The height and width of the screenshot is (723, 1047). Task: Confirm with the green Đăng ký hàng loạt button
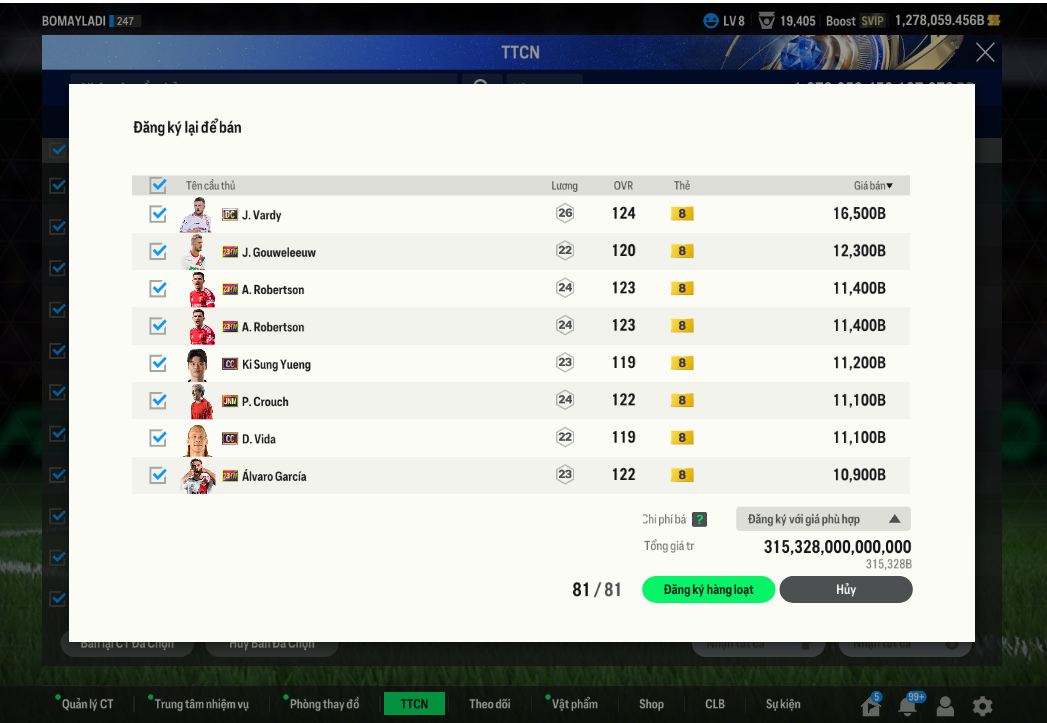(709, 590)
